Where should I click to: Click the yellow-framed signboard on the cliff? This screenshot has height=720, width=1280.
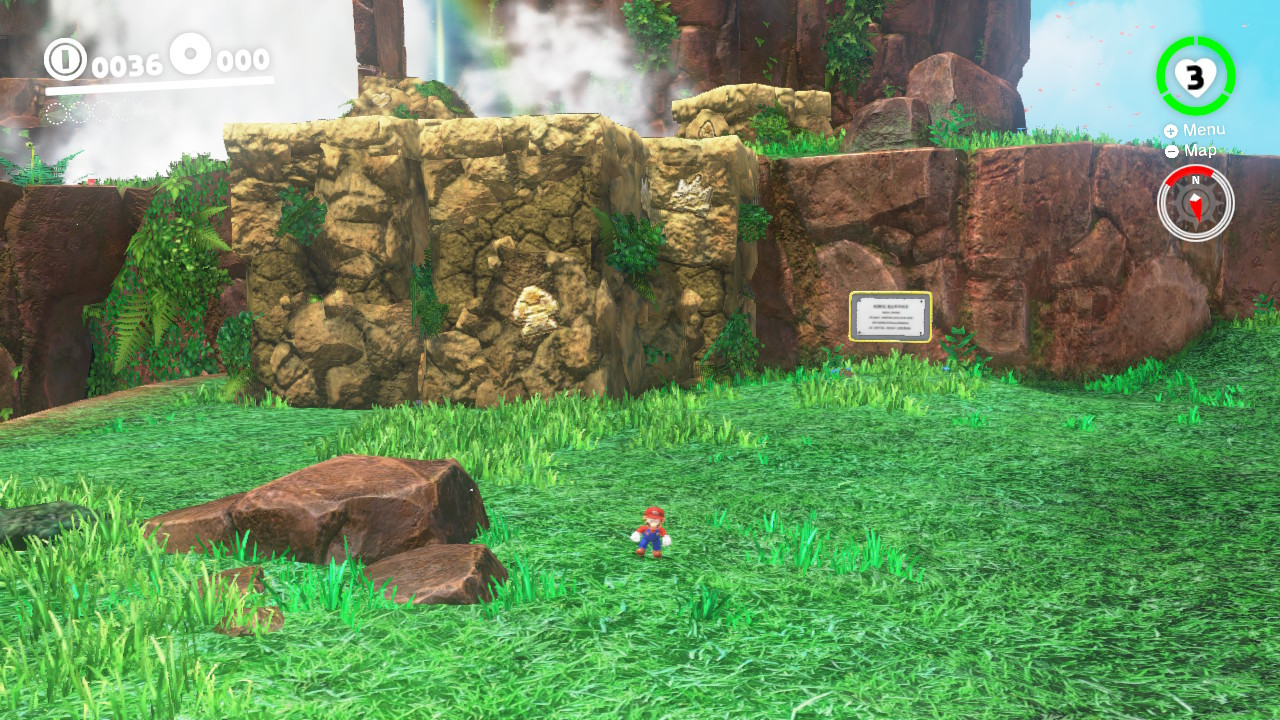coord(888,315)
